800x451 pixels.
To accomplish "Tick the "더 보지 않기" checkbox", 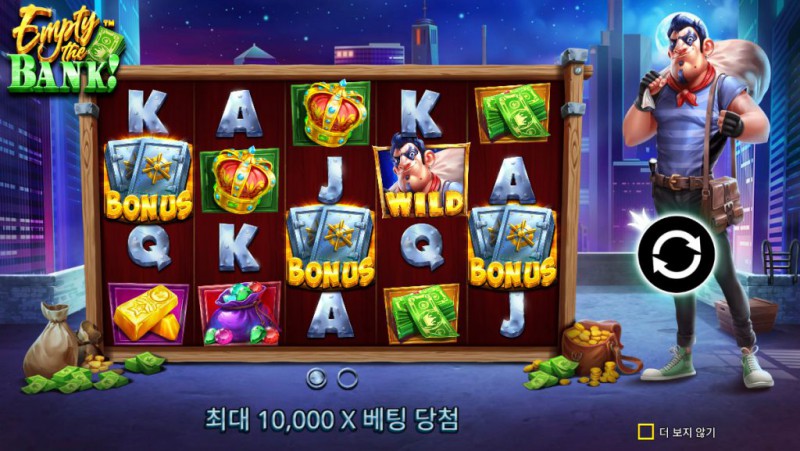I will 646,432.
